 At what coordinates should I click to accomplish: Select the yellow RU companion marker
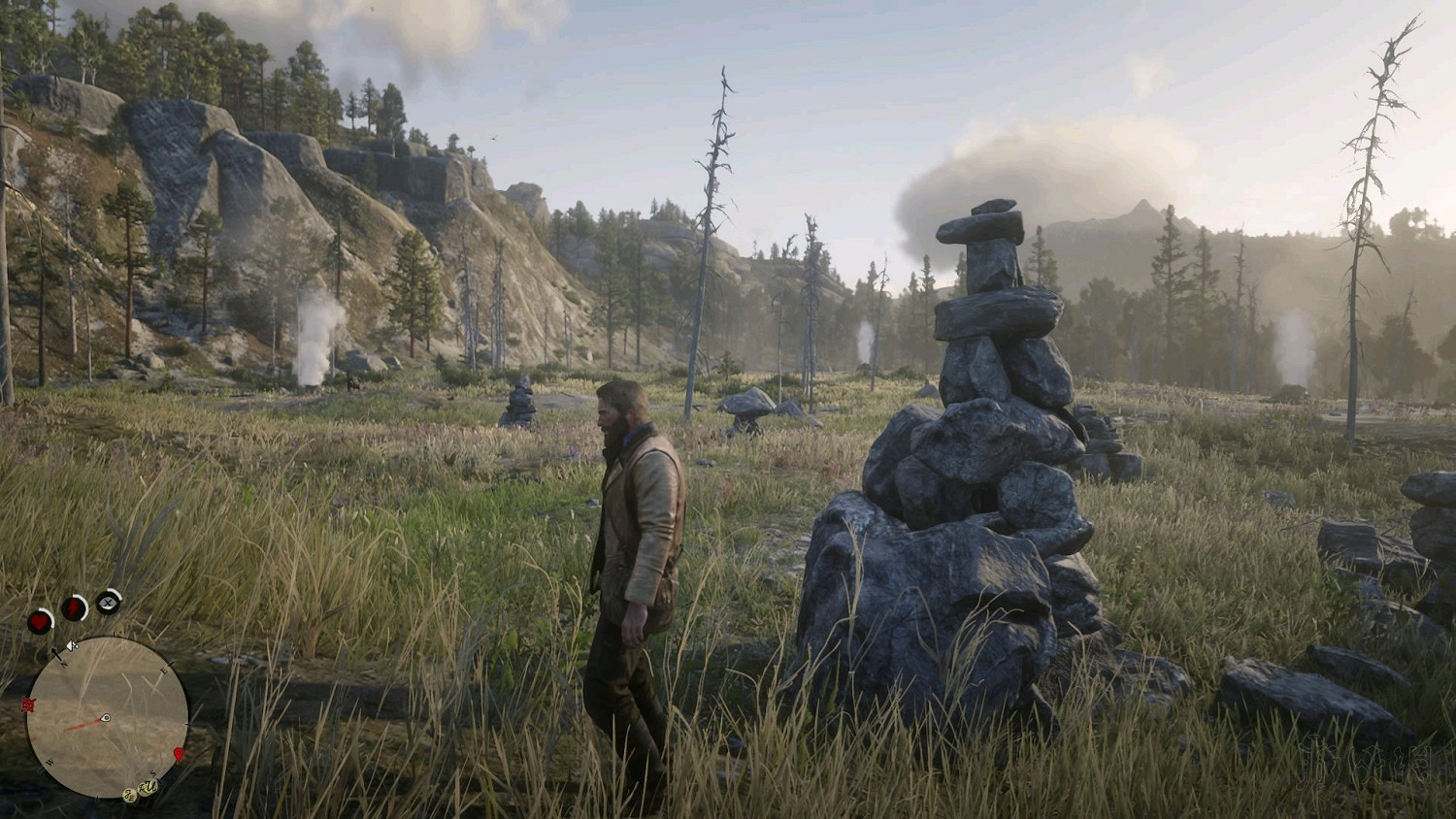point(148,787)
